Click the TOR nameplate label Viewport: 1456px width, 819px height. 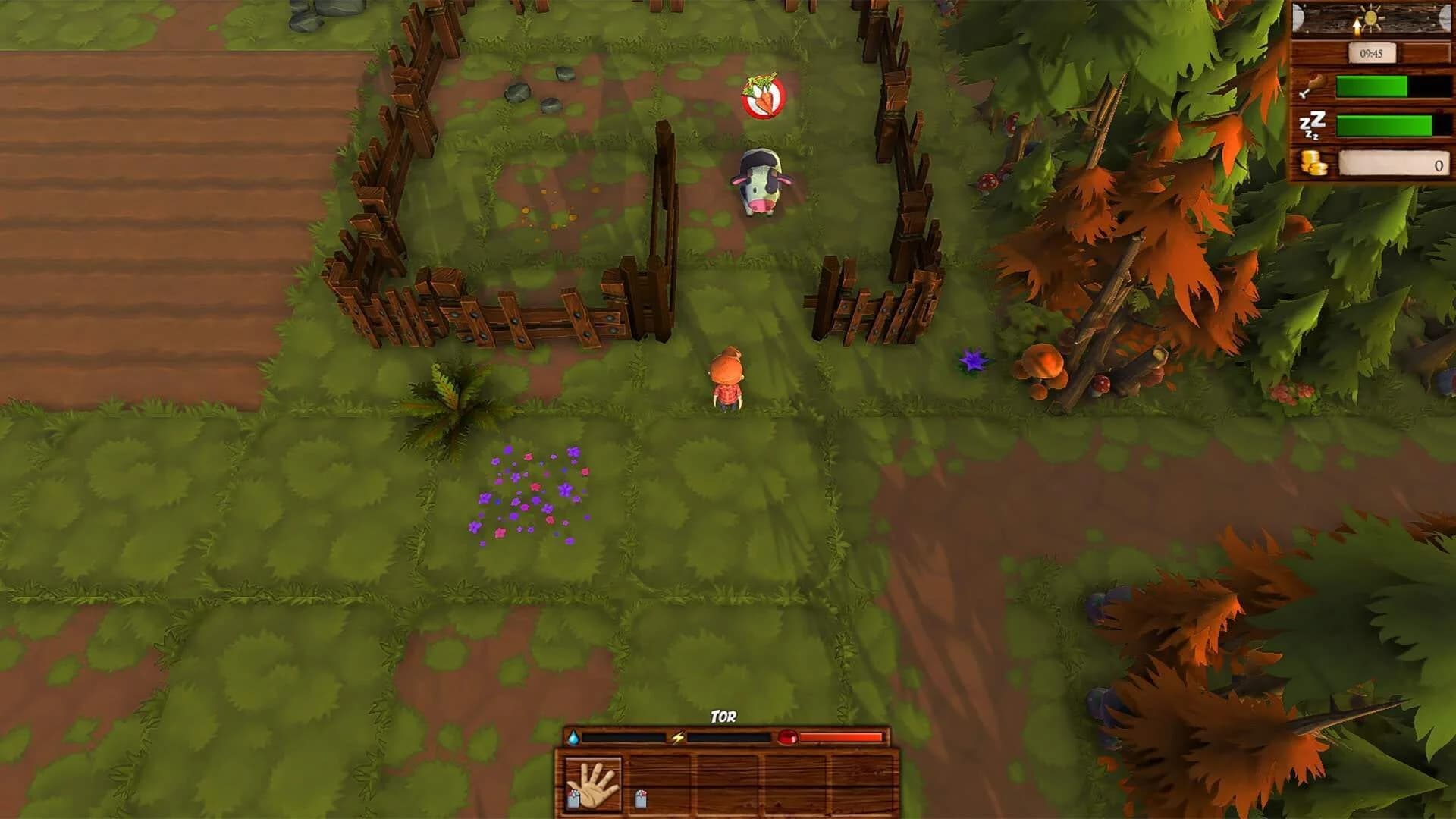[x=723, y=716]
